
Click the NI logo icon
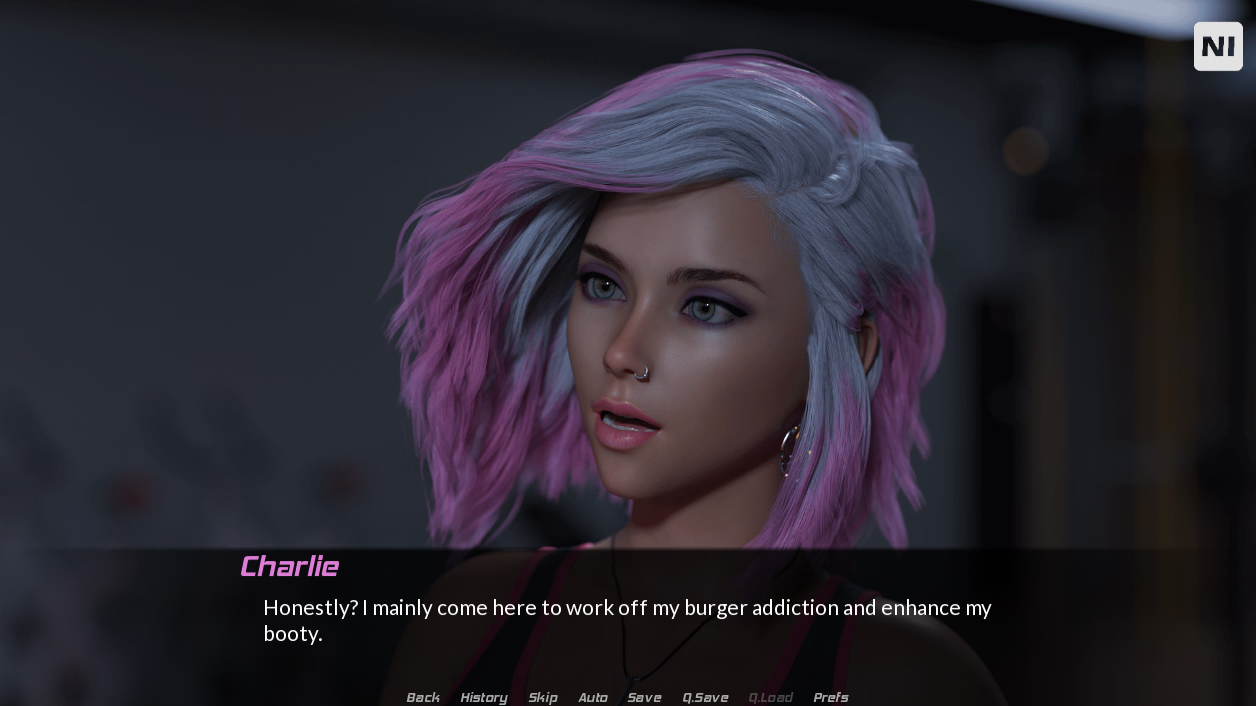[1218, 46]
